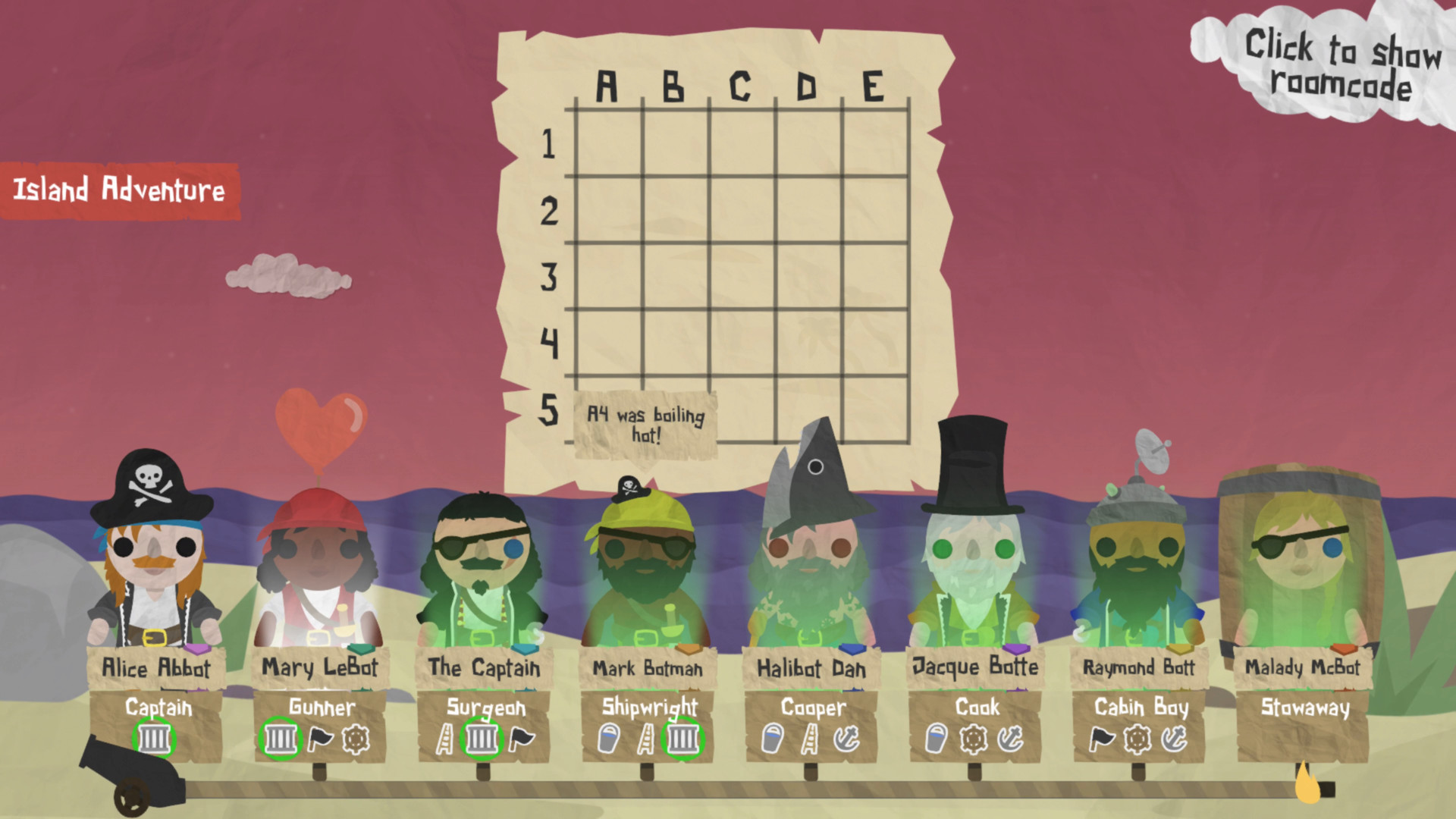Click the black flag icon on Raymond Bott's Cabin Boy sign
Screen dimensions: 1456x819
point(1102,739)
